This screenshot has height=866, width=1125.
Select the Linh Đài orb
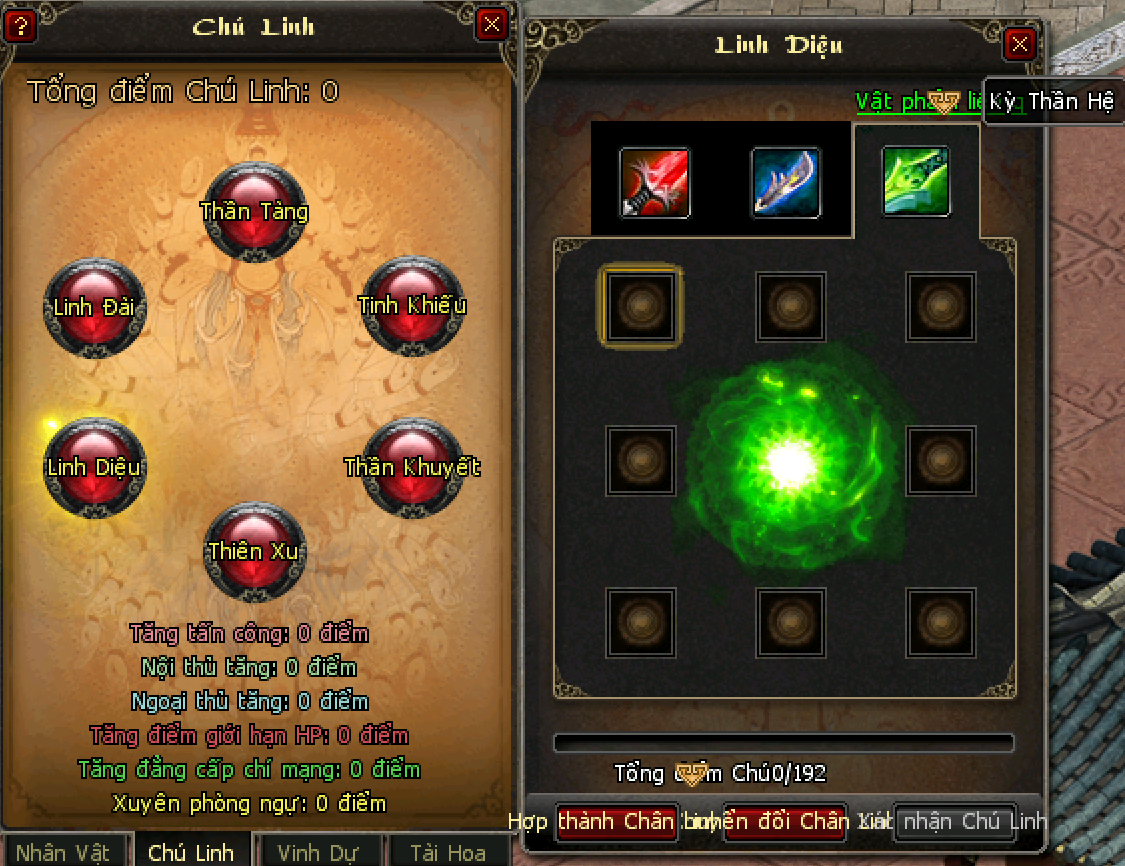pyautogui.click(x=94, y=307)
